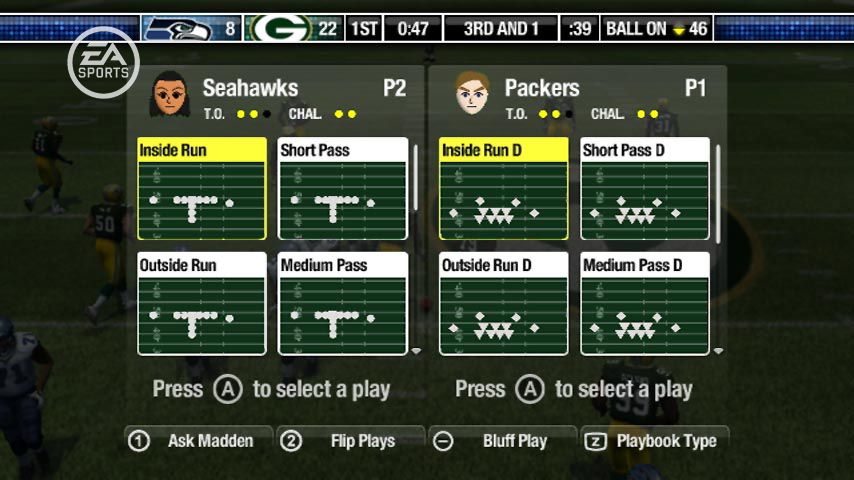The width and height of the screenshot is (854, 480).
Task: Click the Seahawks play list scrollbar
Action: tap(416, 178)
